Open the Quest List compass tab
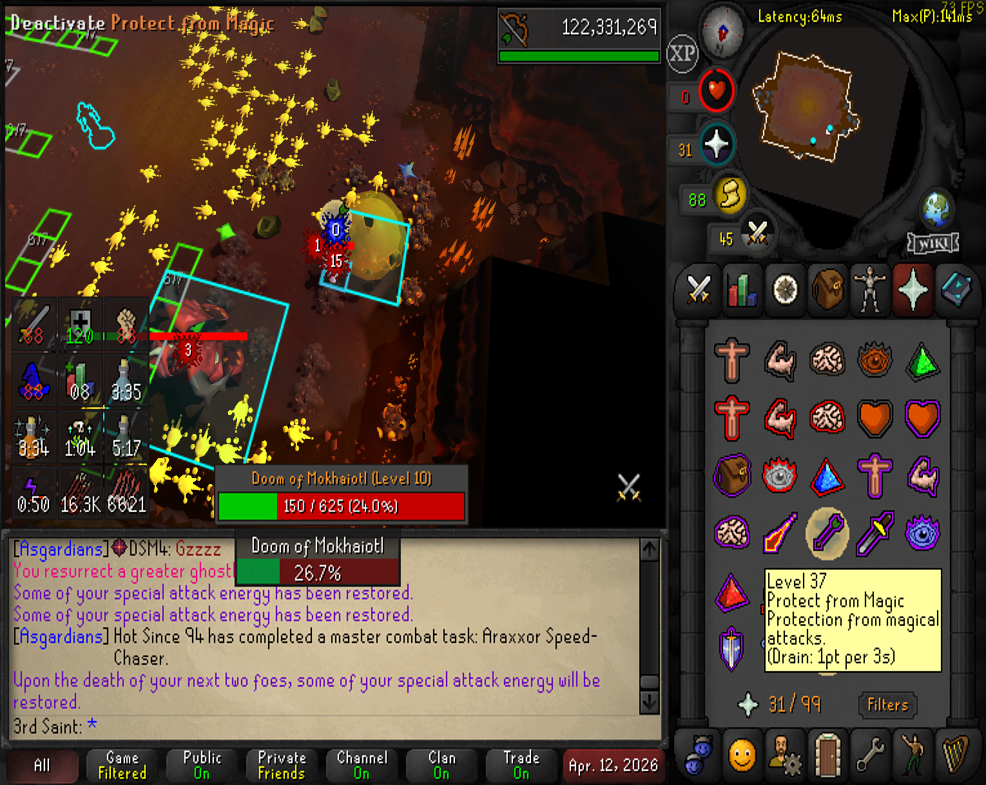The height and width of the screenshot is (785, 986). 786,290
